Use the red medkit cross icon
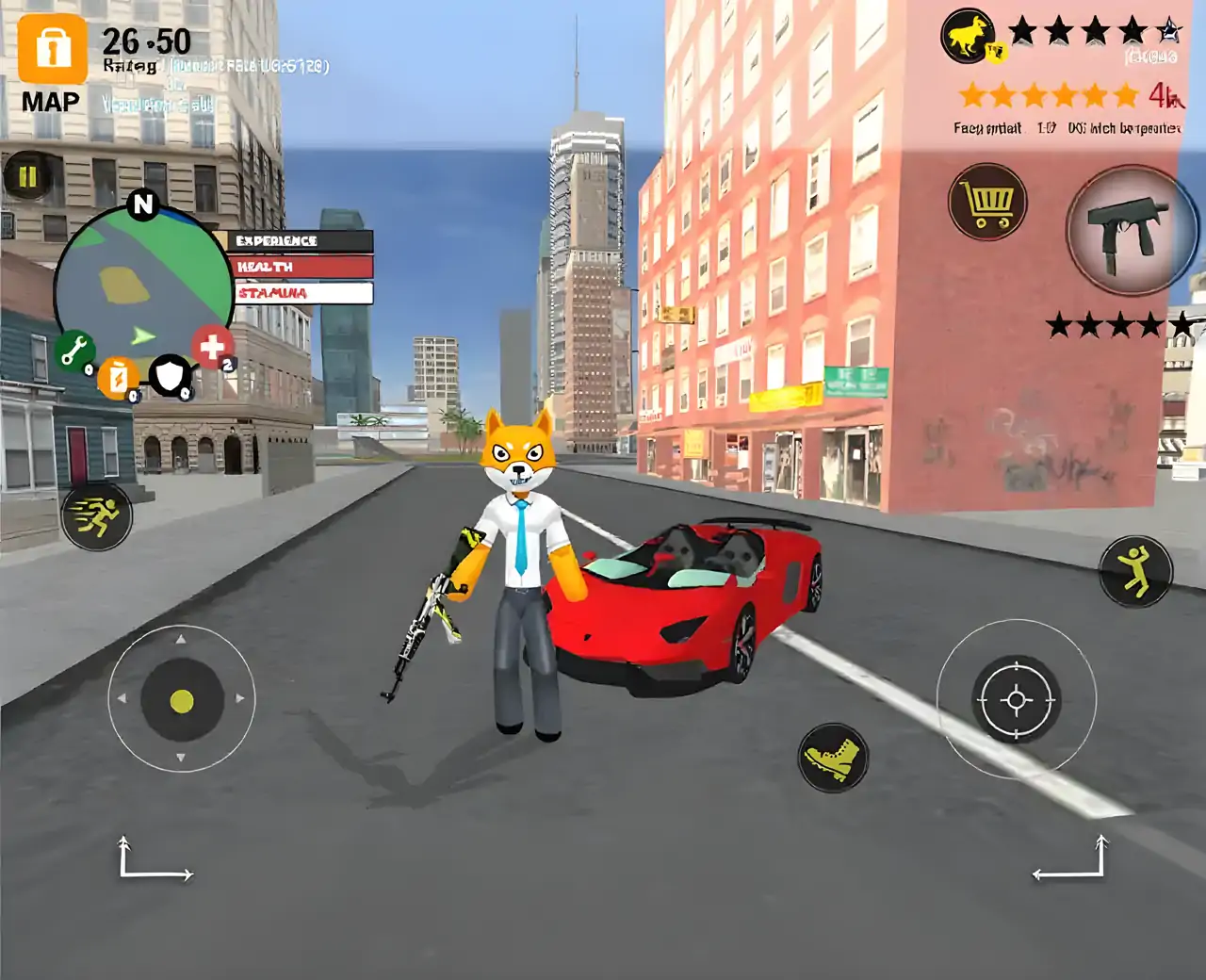 213,346
